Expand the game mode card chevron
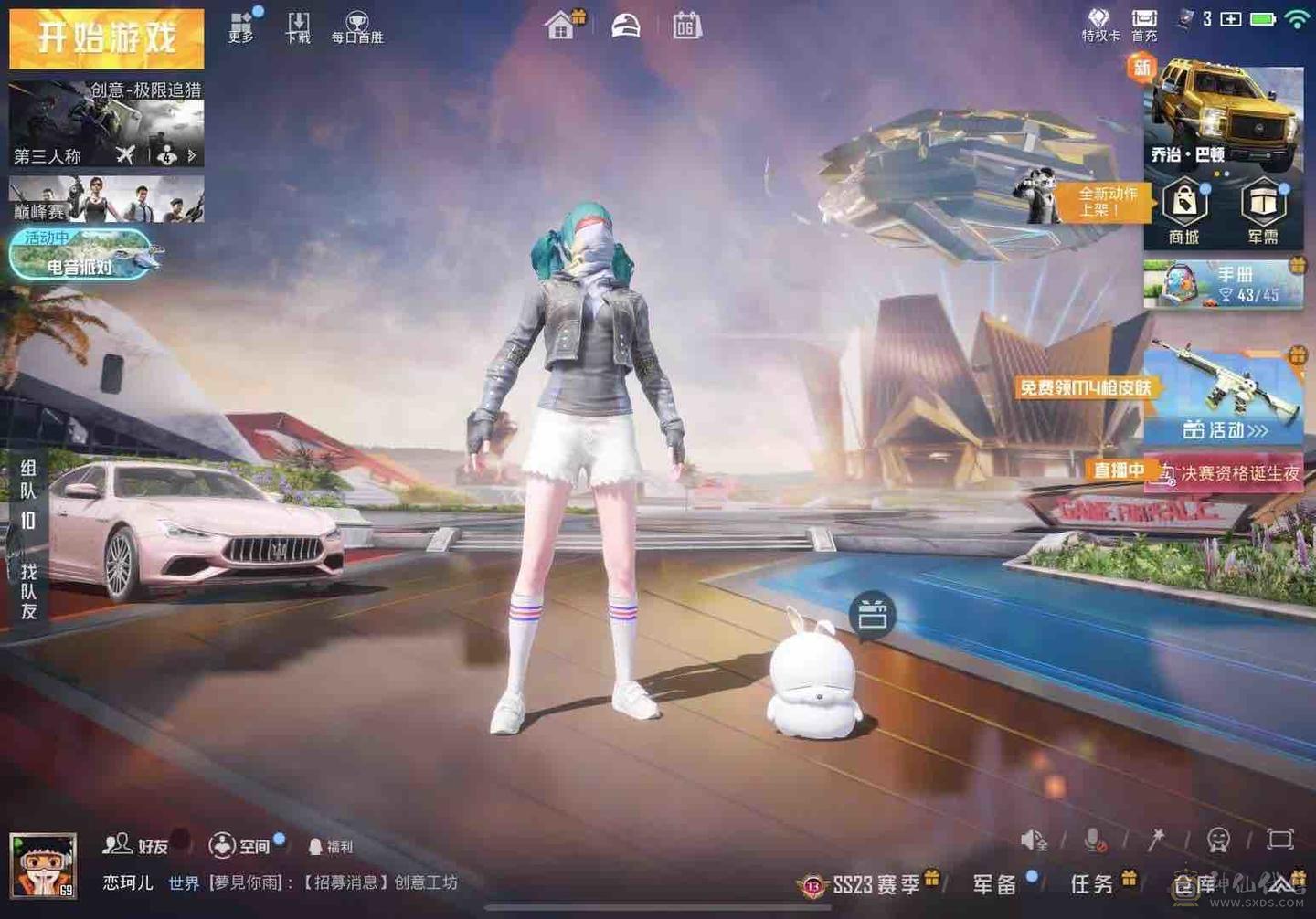Screen dimensions: 1316x919 click(190, 155)
